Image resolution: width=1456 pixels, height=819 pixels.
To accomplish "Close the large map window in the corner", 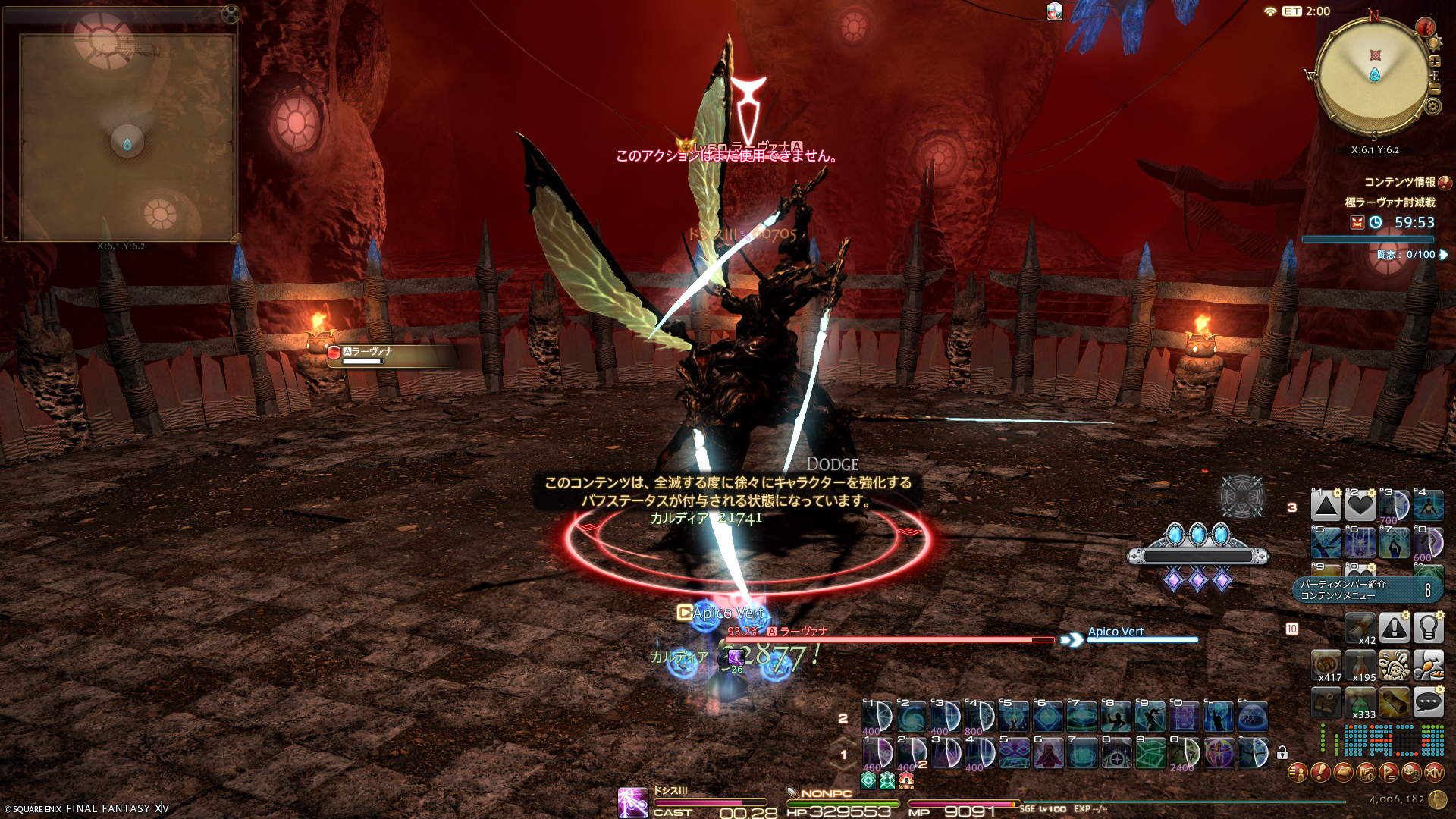I will 230,14.
